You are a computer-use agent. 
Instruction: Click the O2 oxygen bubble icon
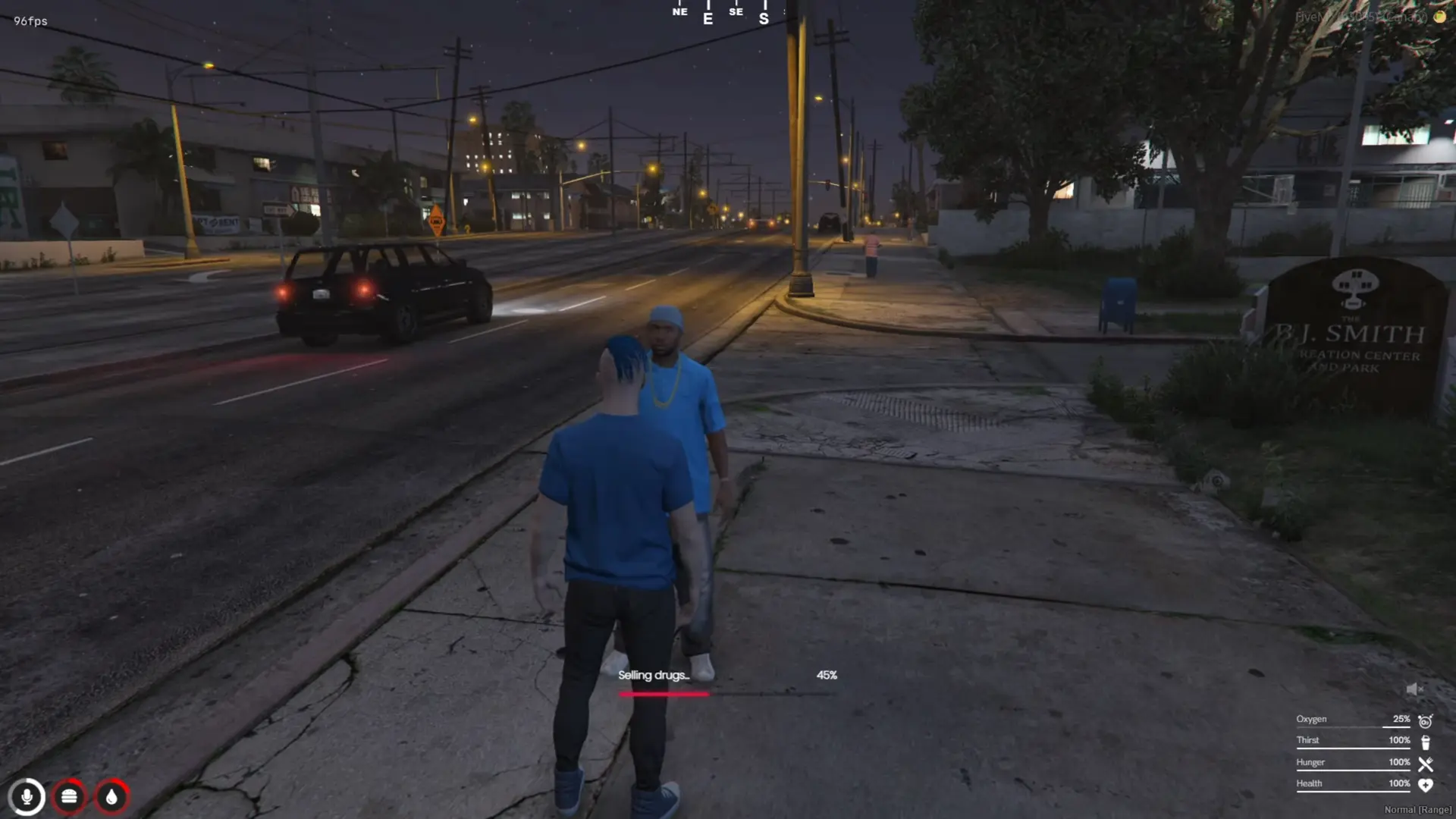(1426, 720)
